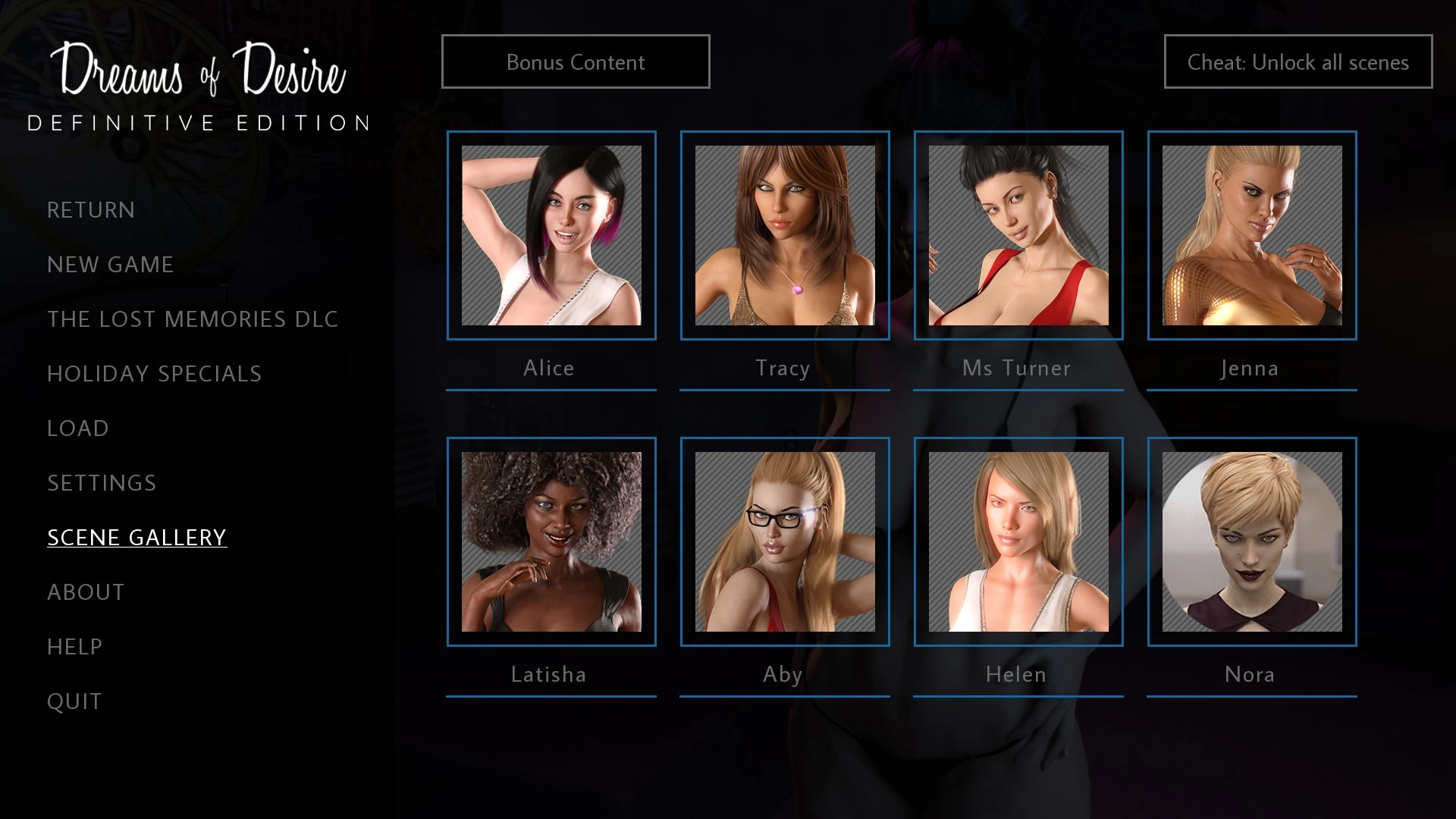Open Helen's scene gallery
1456x819 pixels.
click(1018, 542)
